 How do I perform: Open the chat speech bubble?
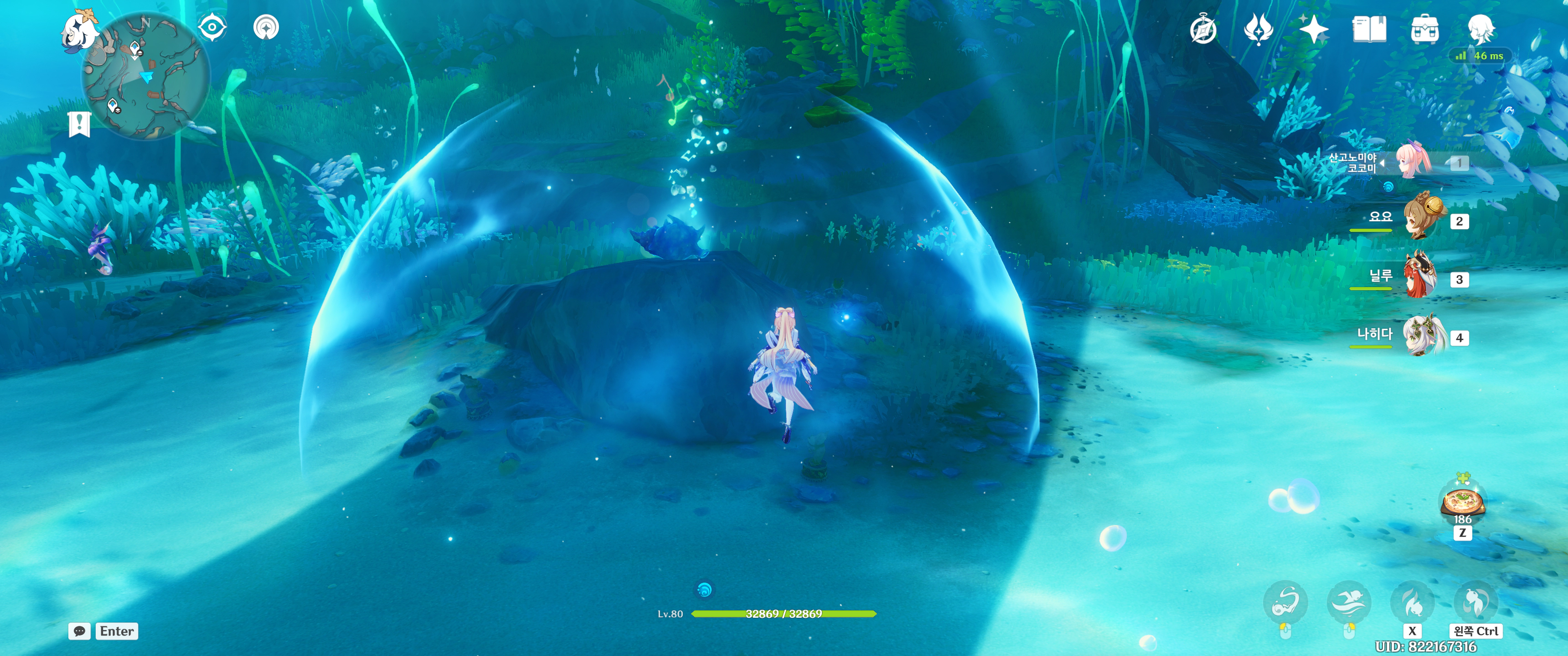[80, 631]
